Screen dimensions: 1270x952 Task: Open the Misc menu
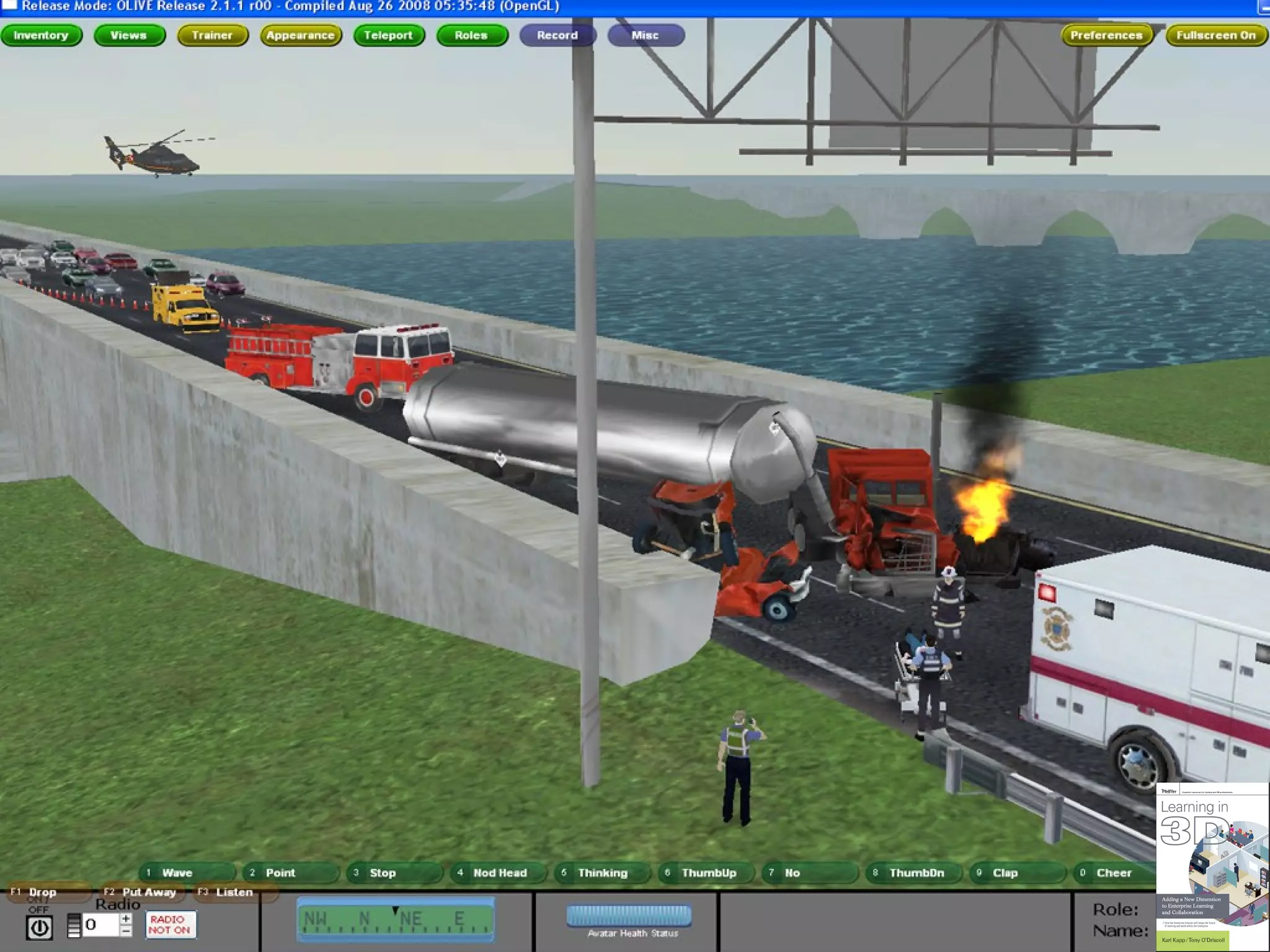click(646, 35)
